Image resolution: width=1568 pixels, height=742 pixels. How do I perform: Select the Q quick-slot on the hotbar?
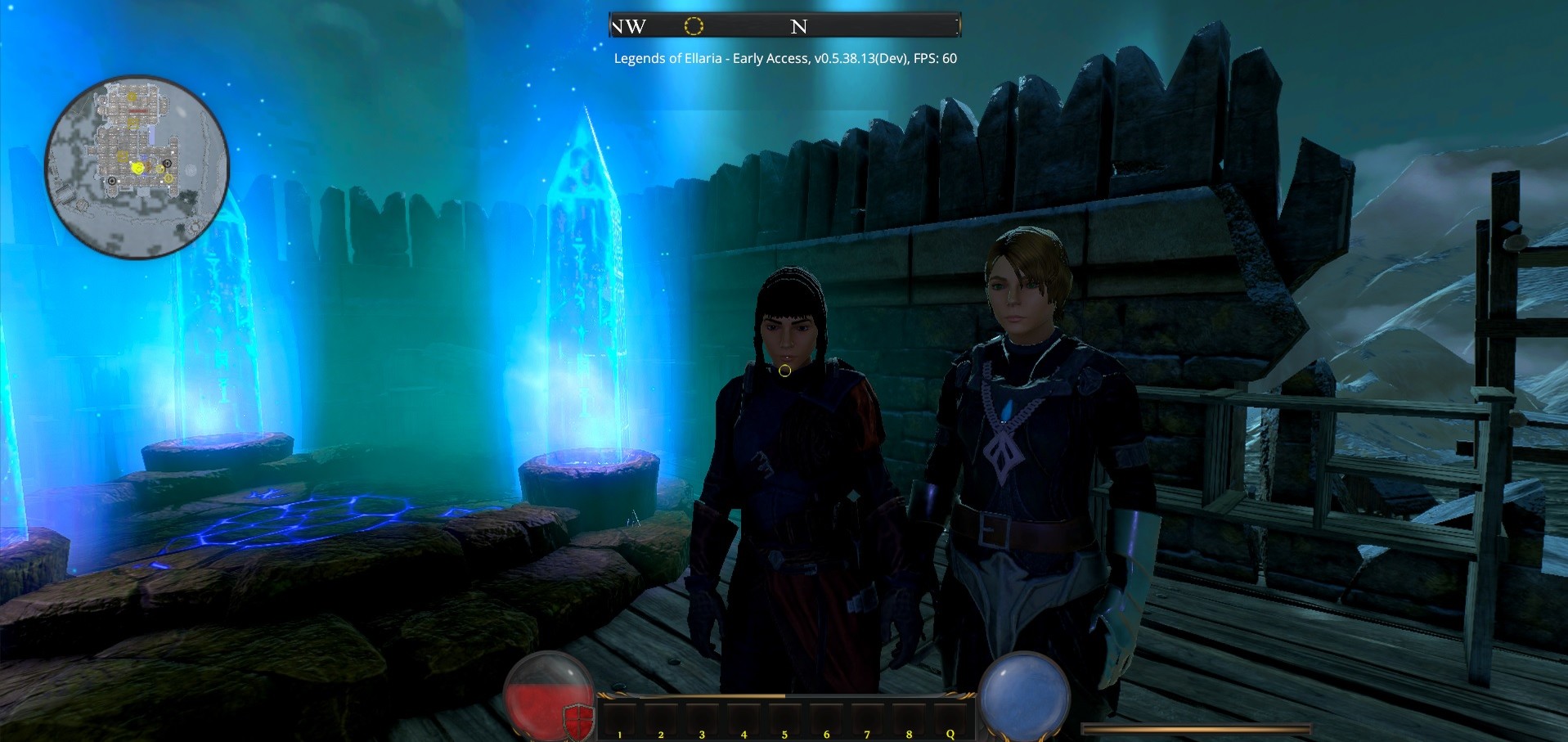click(950, 720)
